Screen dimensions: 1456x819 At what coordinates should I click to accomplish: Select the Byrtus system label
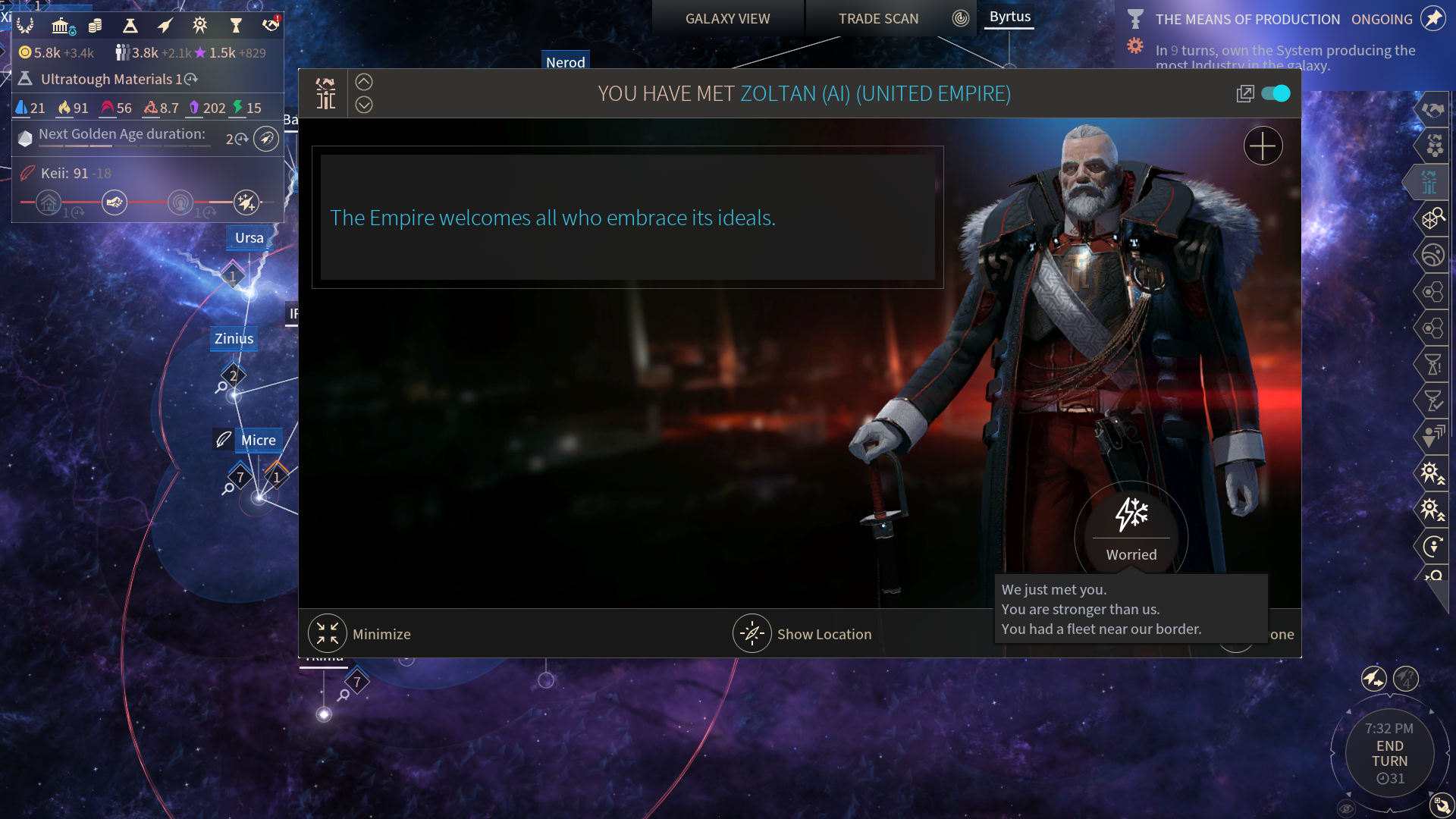coord(1009,17)
